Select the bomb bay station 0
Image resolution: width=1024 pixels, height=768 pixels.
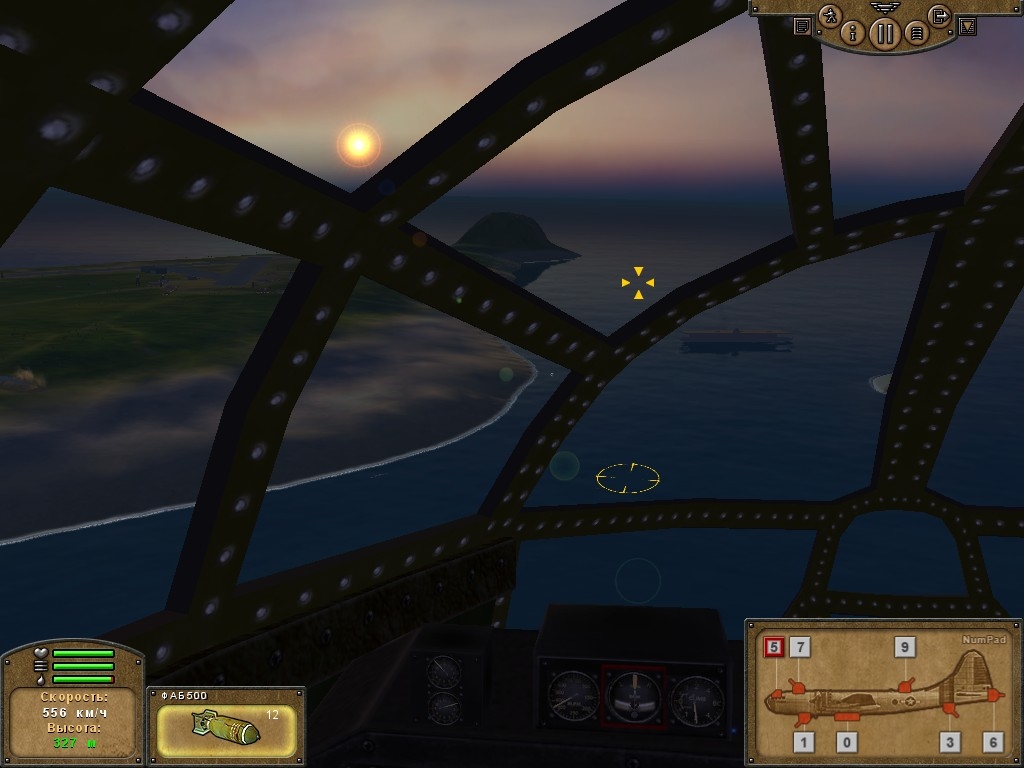[848, 741]
